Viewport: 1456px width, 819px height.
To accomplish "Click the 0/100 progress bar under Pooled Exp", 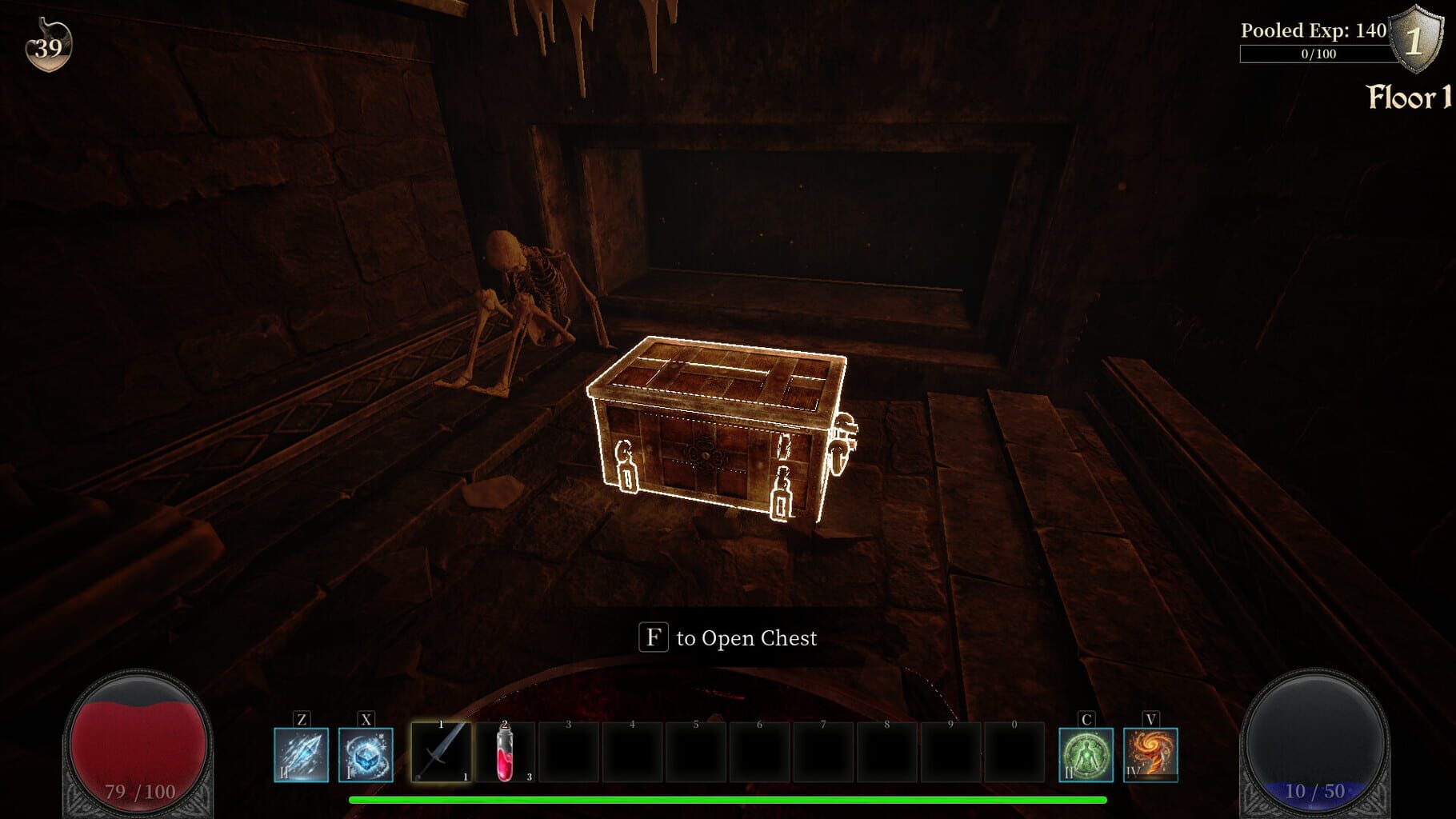I will [x=1317, y=54].
